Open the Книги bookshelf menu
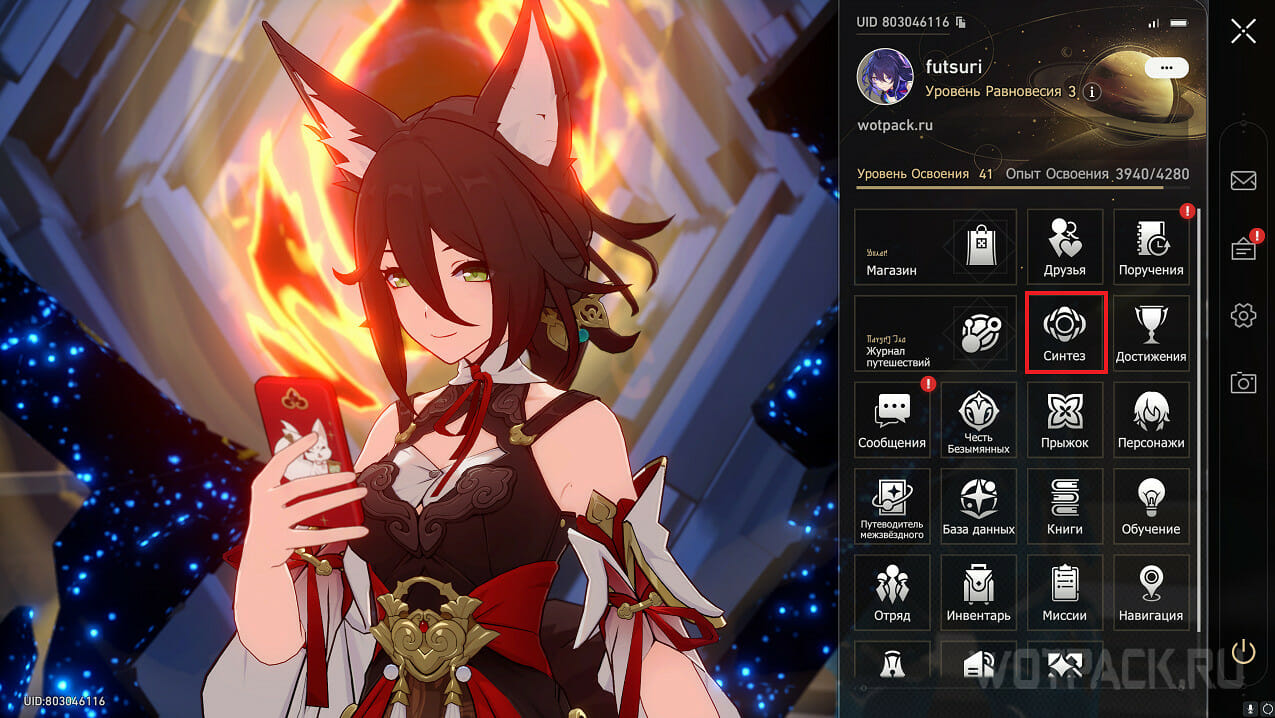The image size is (1275, 718). coord(1064,506)
